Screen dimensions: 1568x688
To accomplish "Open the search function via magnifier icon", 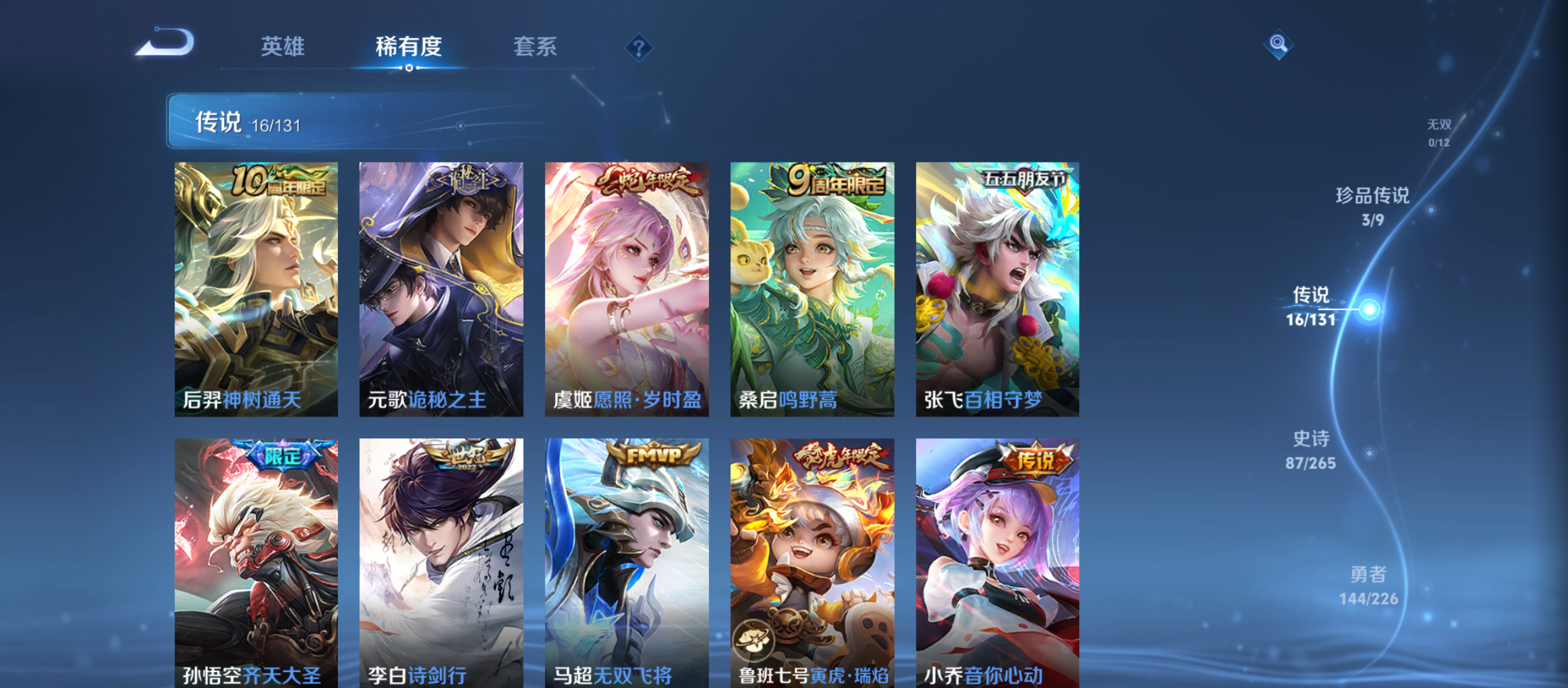I will 1277,45.
